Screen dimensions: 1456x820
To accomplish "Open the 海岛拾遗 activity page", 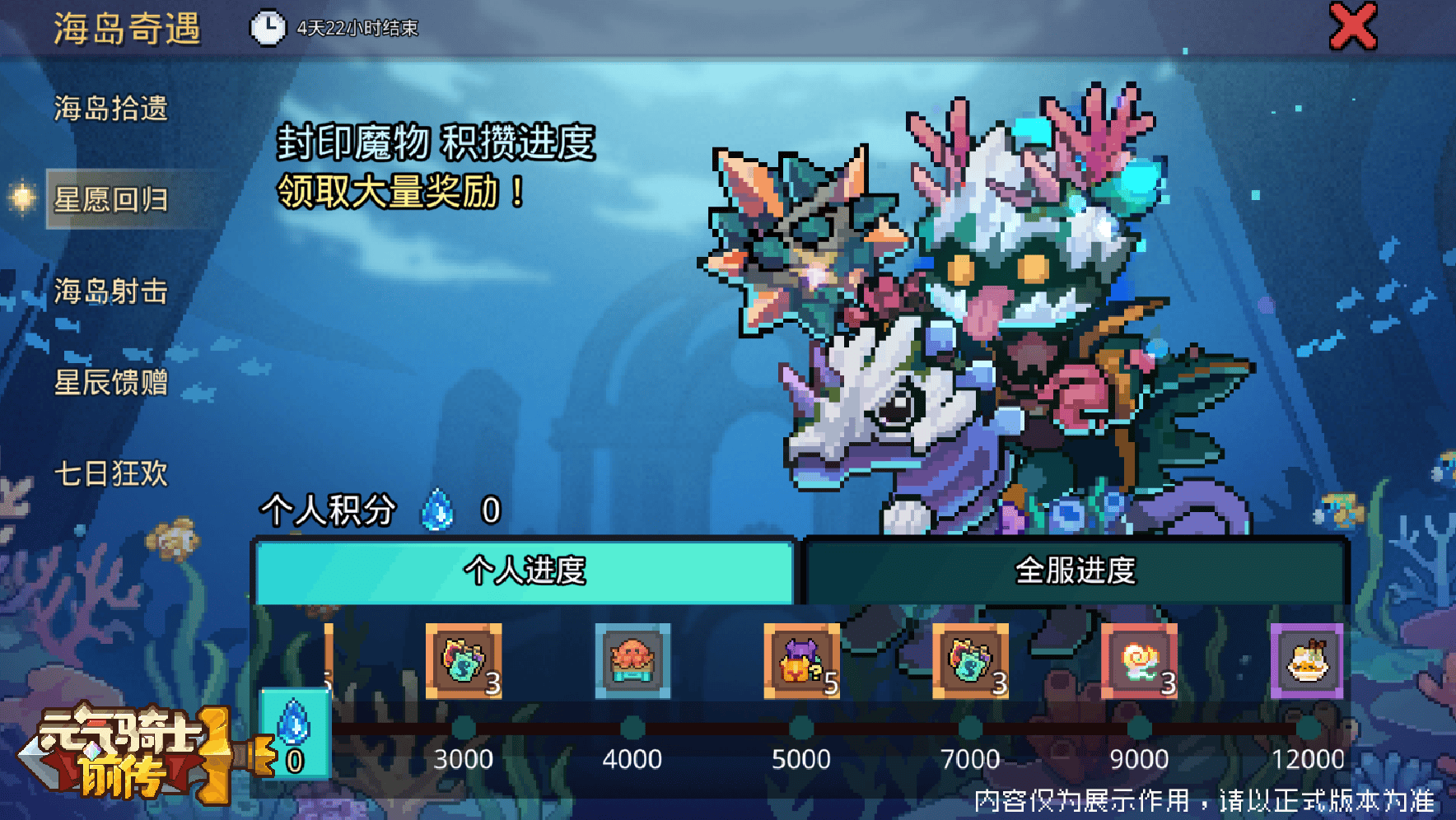I will click(111, 109).
